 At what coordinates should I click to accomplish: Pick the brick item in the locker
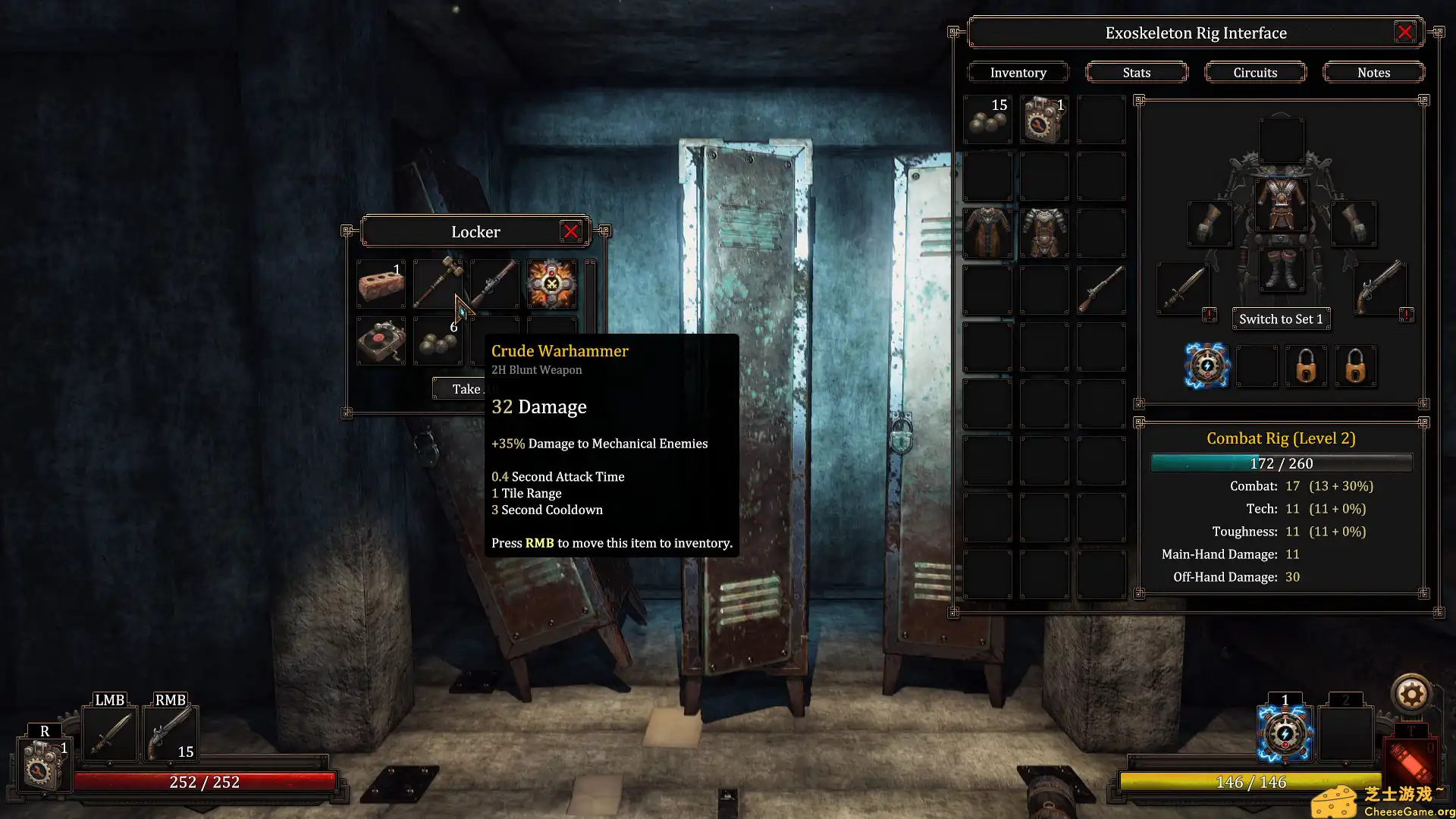tap(381, 284)
